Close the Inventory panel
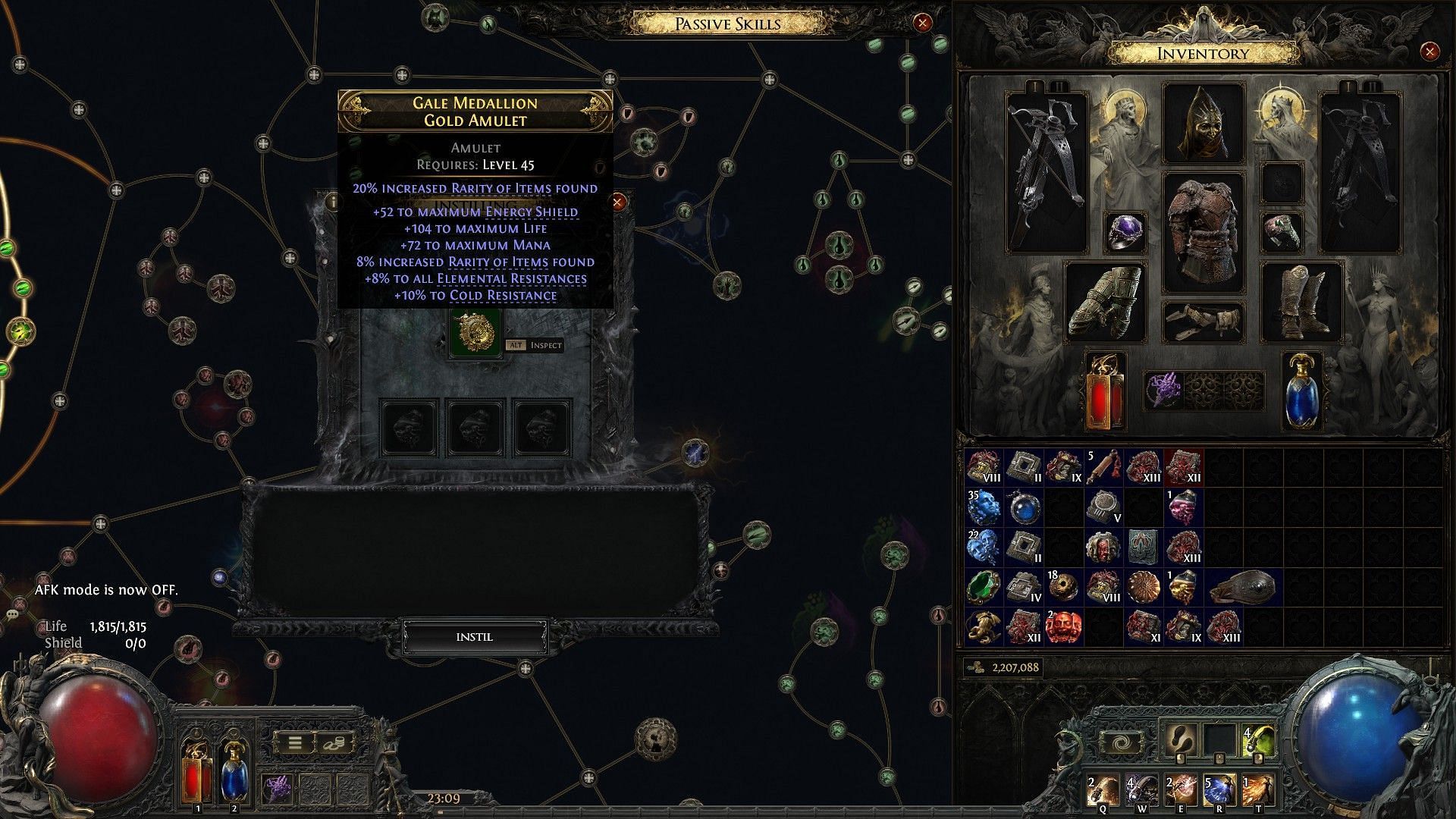 coord(1429,52)
